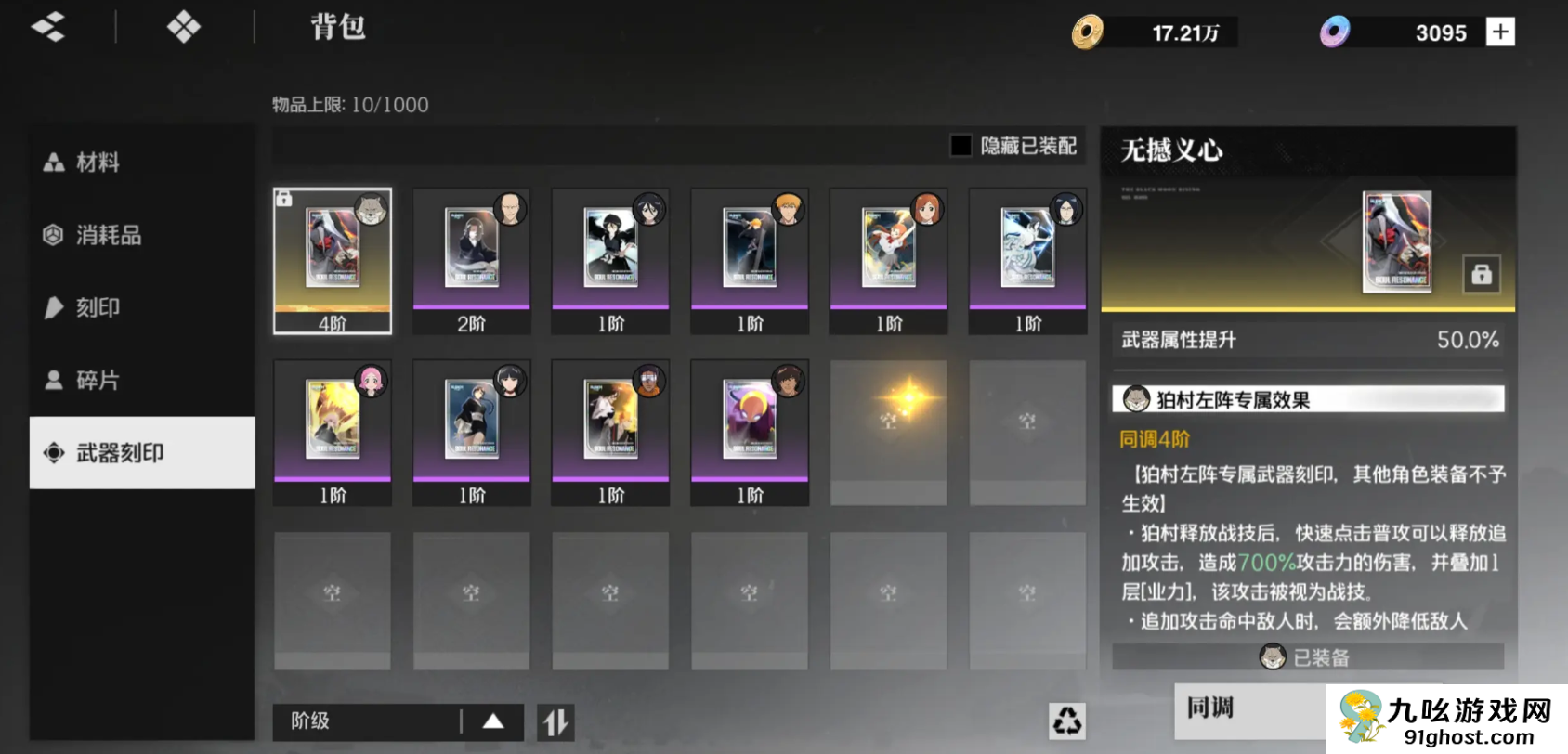Click the blue donut currency icon
The height and width of the screenshot is (754, 1568).
pyautogui.click(x=1333, y=32)
